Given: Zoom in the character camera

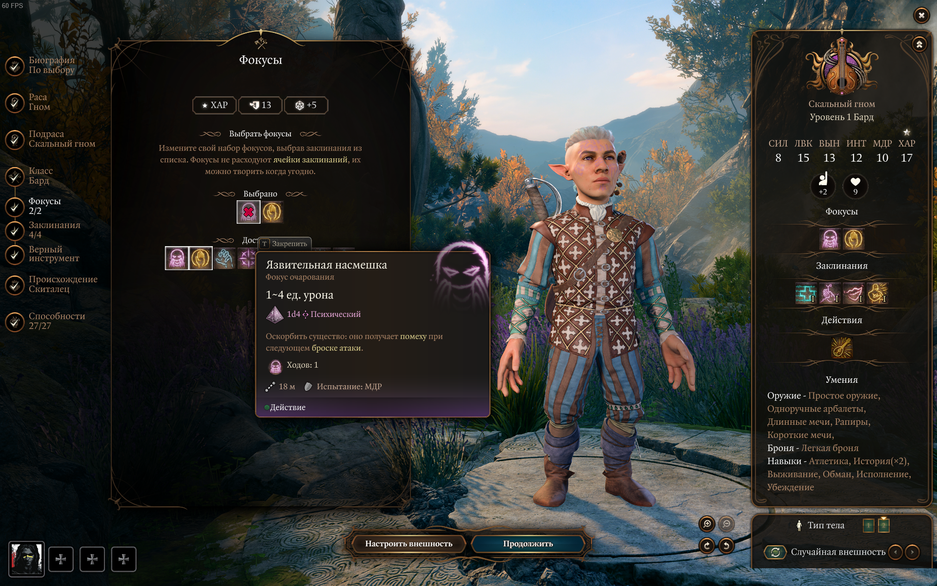Looking at the screenshot, I should [707, 524].
